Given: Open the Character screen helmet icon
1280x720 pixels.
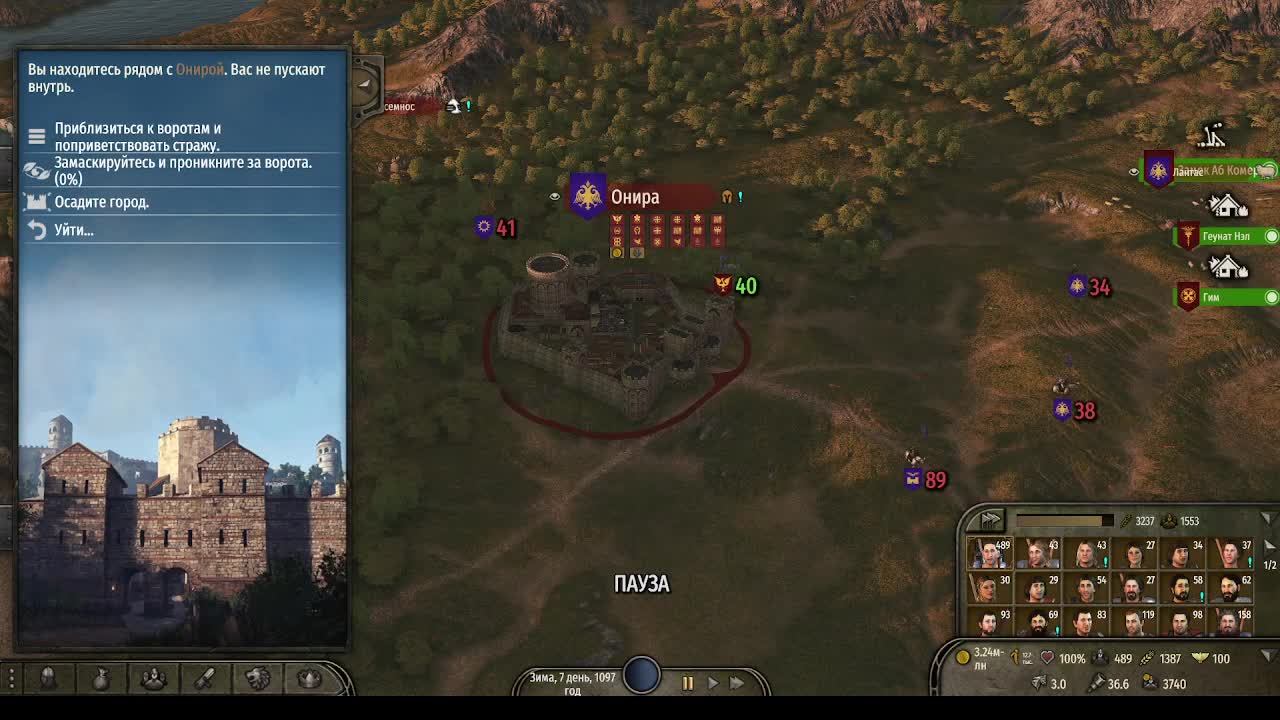Looking at the screenshot, I should point(47,678).
